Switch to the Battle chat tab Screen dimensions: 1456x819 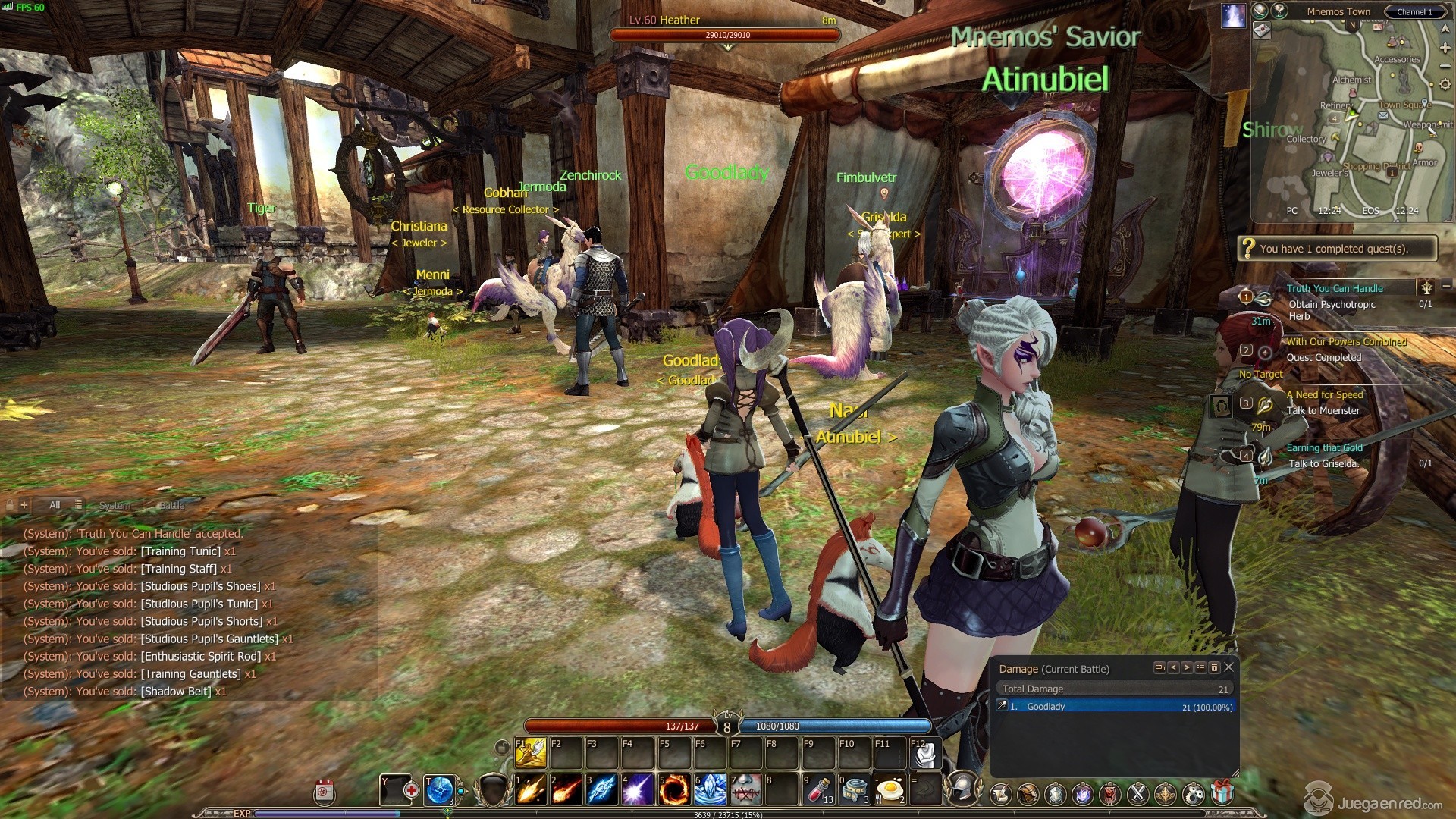pos(171,505)
